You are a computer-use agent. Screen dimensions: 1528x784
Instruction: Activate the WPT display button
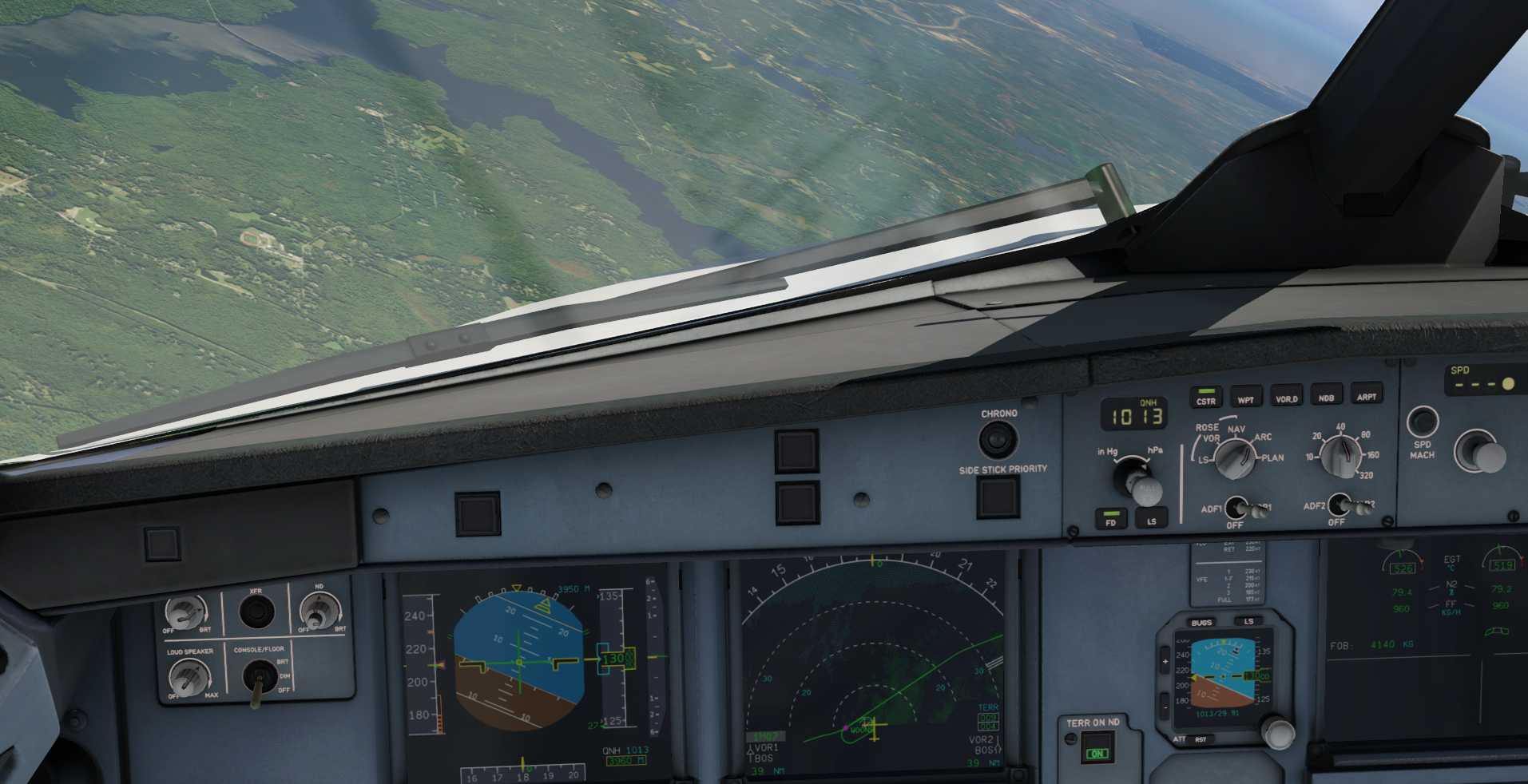click(1245, 397)
